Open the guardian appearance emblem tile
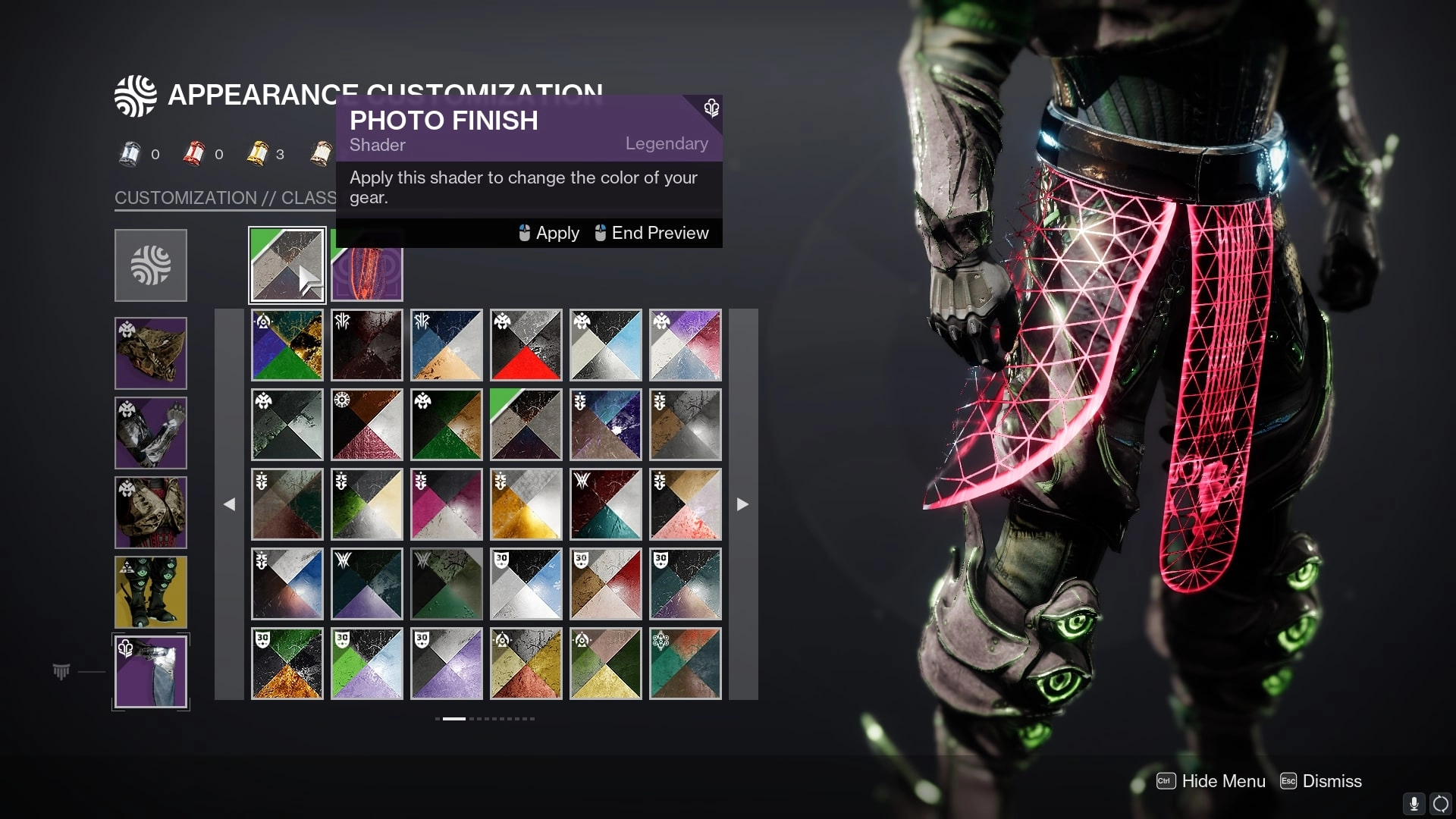This screenshot has width=1456, height=819. pyautogui.click(x=151, y=265)
